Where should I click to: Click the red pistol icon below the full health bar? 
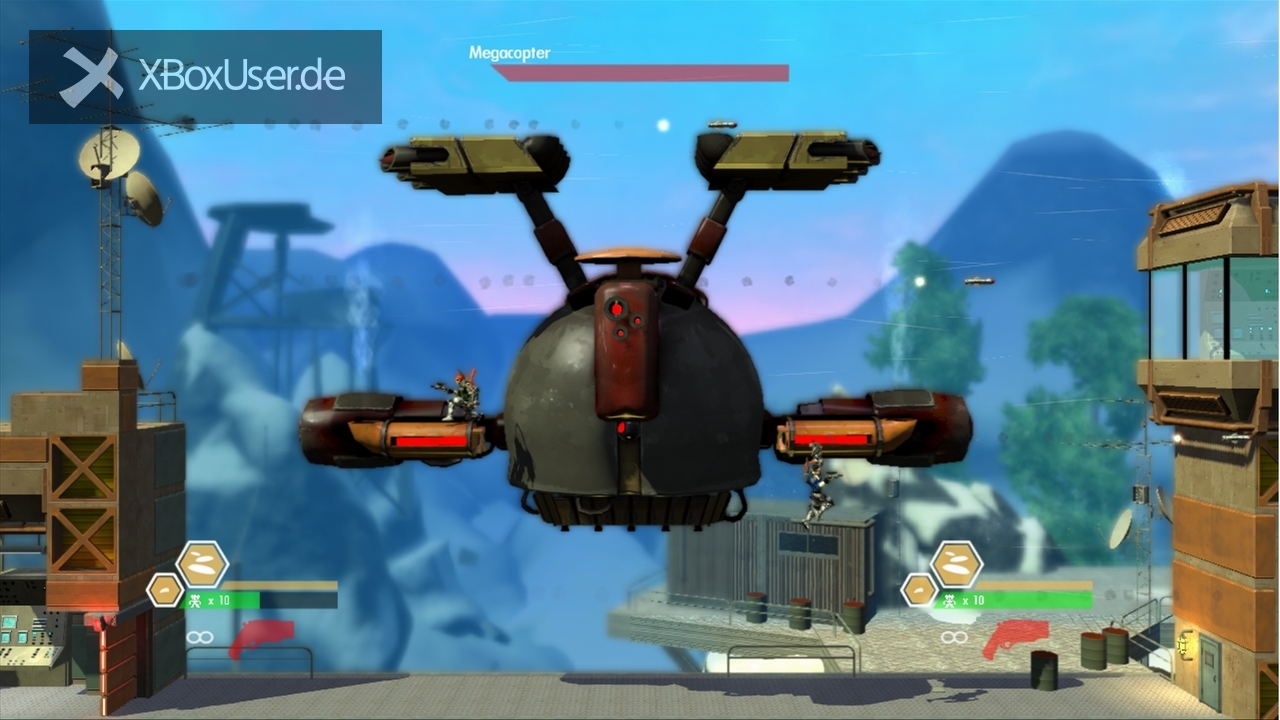click(1016, 638)
